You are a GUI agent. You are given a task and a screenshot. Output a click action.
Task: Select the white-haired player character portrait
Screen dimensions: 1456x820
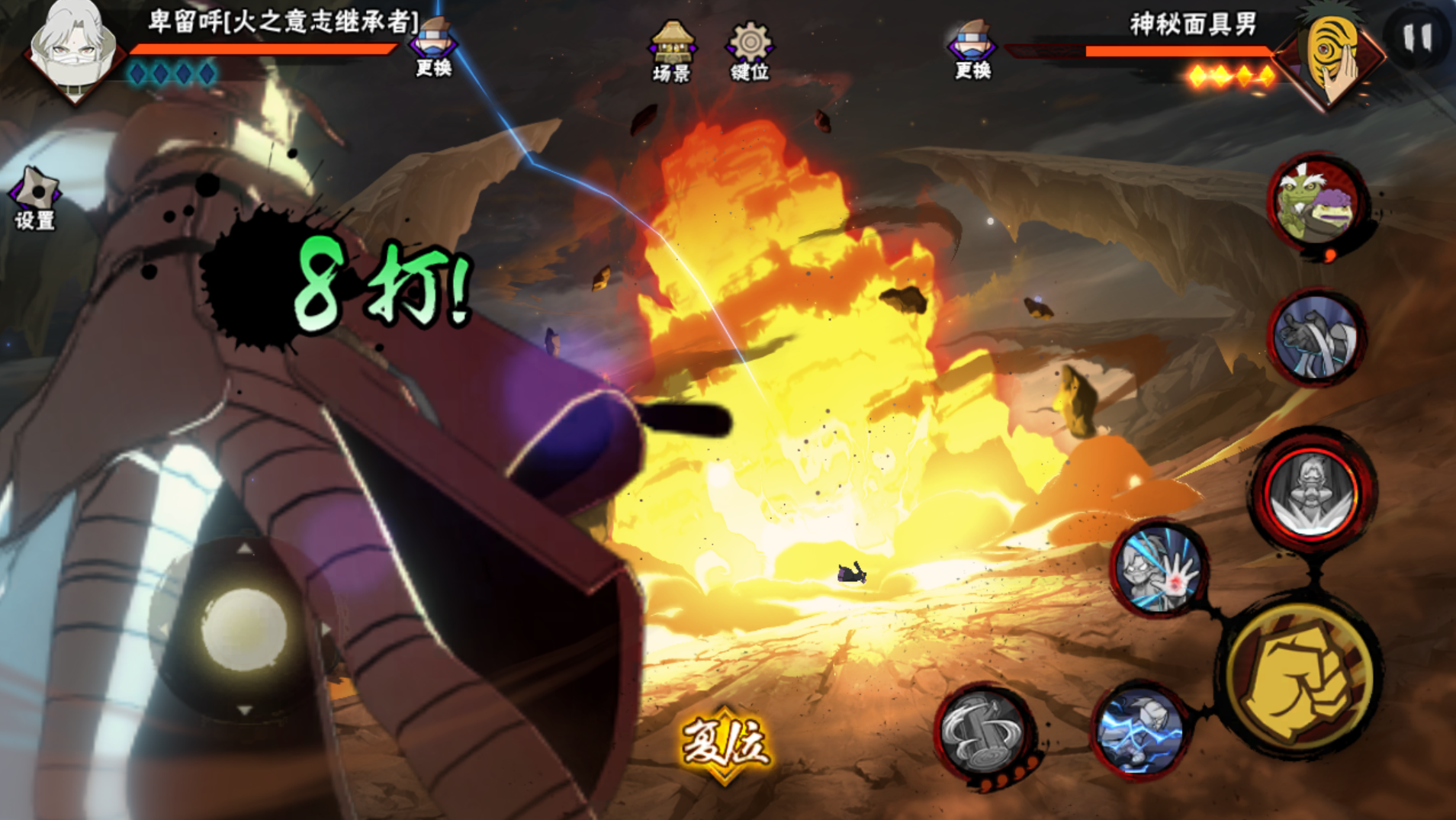coord(73,47)
